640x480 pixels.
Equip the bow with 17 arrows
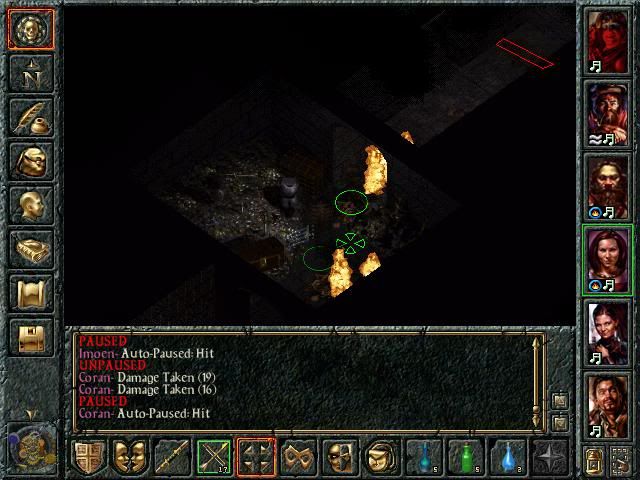(x=214, y=457)
